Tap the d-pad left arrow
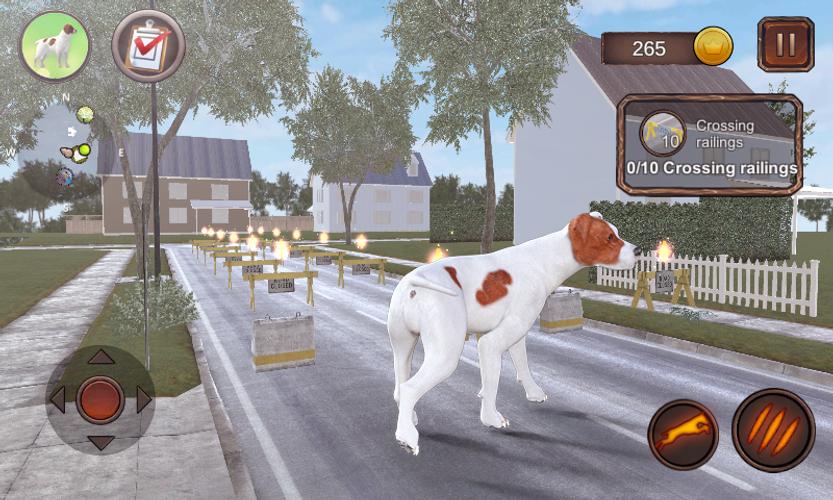This screenshot has width=833, height=500. pyautogui.click(x=57, y=400)
